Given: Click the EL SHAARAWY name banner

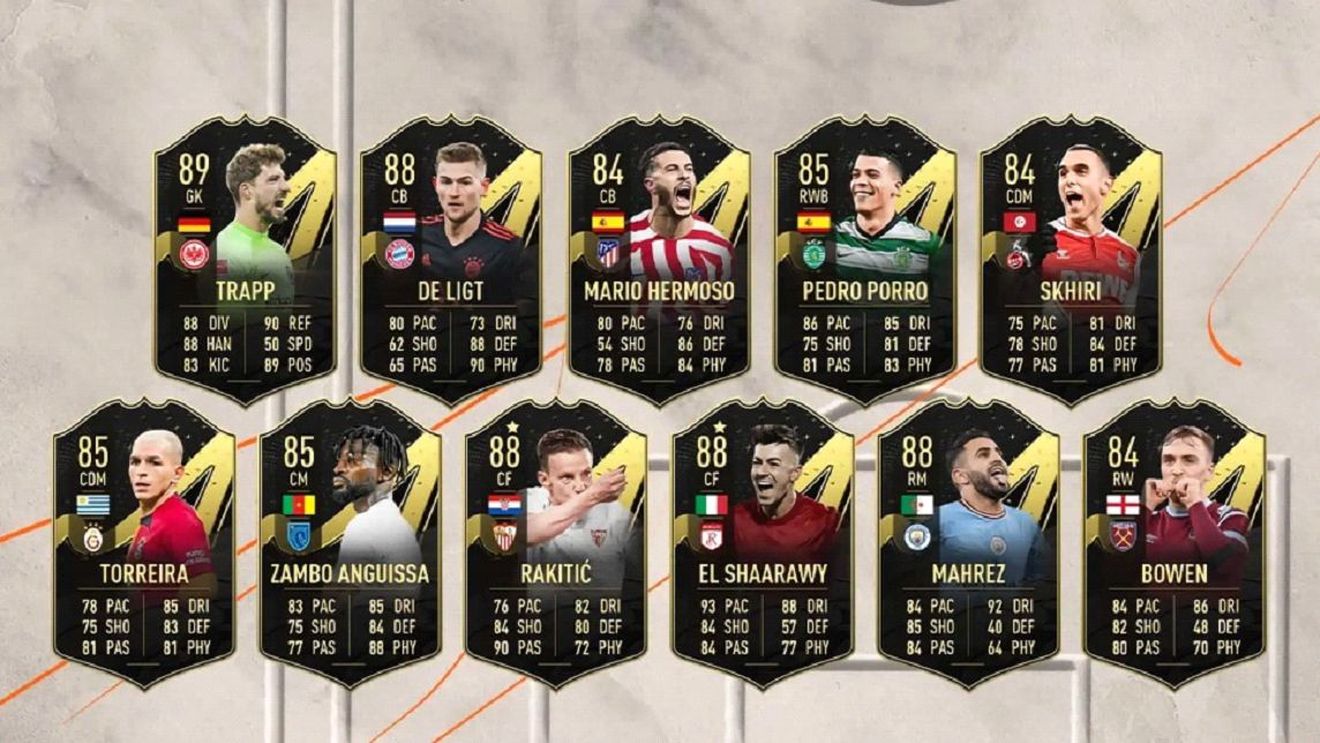Looking at the screenshot, I should pos(761,571).
